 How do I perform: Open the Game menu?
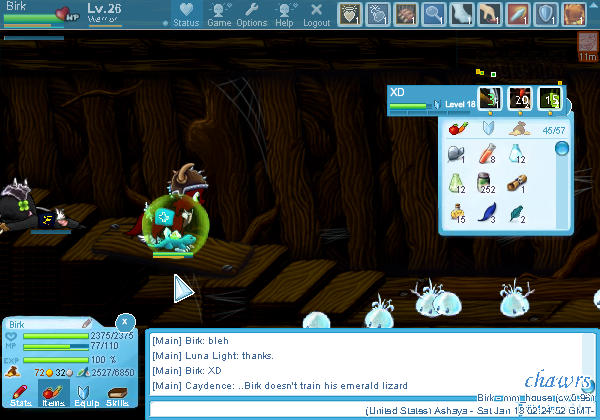tap(219, 14)
